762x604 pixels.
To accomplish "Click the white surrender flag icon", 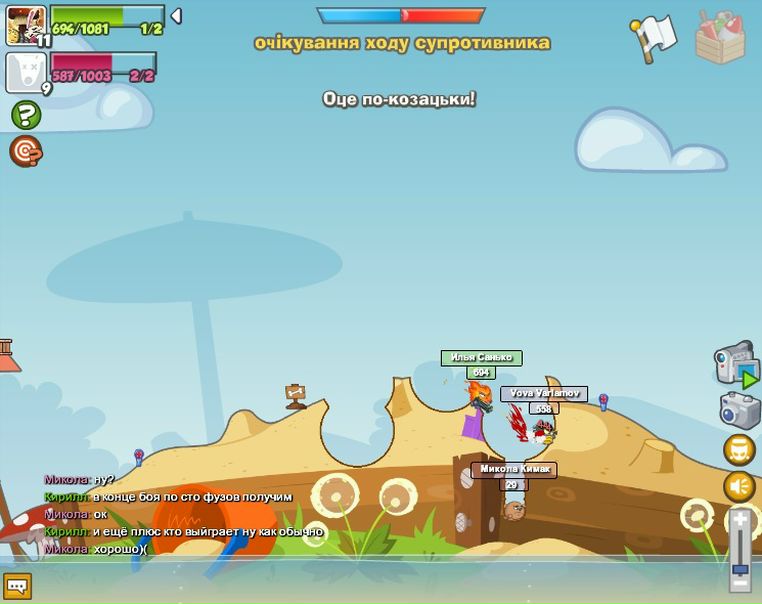I will click(x=654, y=38).
